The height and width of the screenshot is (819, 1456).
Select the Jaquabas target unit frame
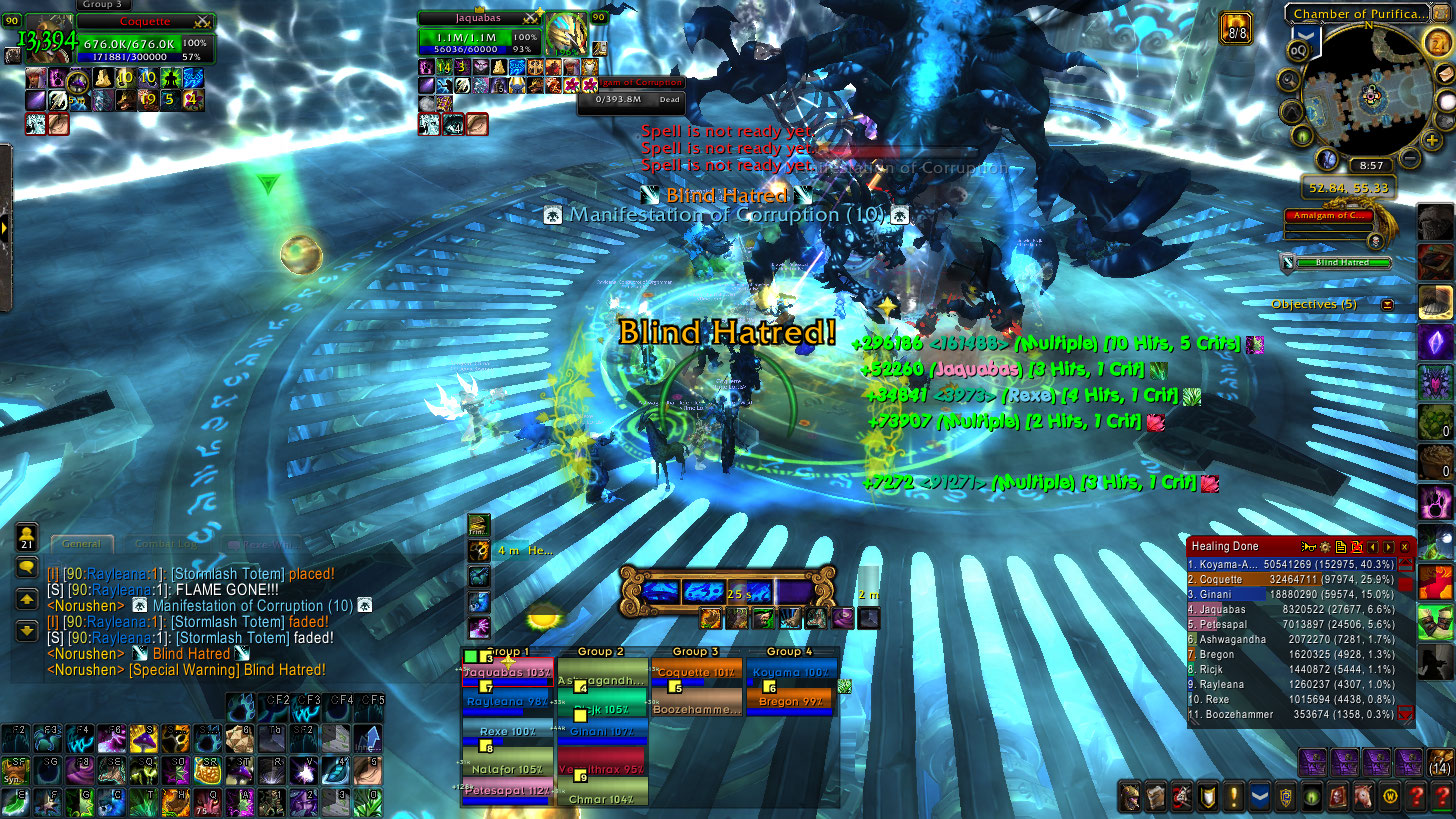tap(478, 37)
